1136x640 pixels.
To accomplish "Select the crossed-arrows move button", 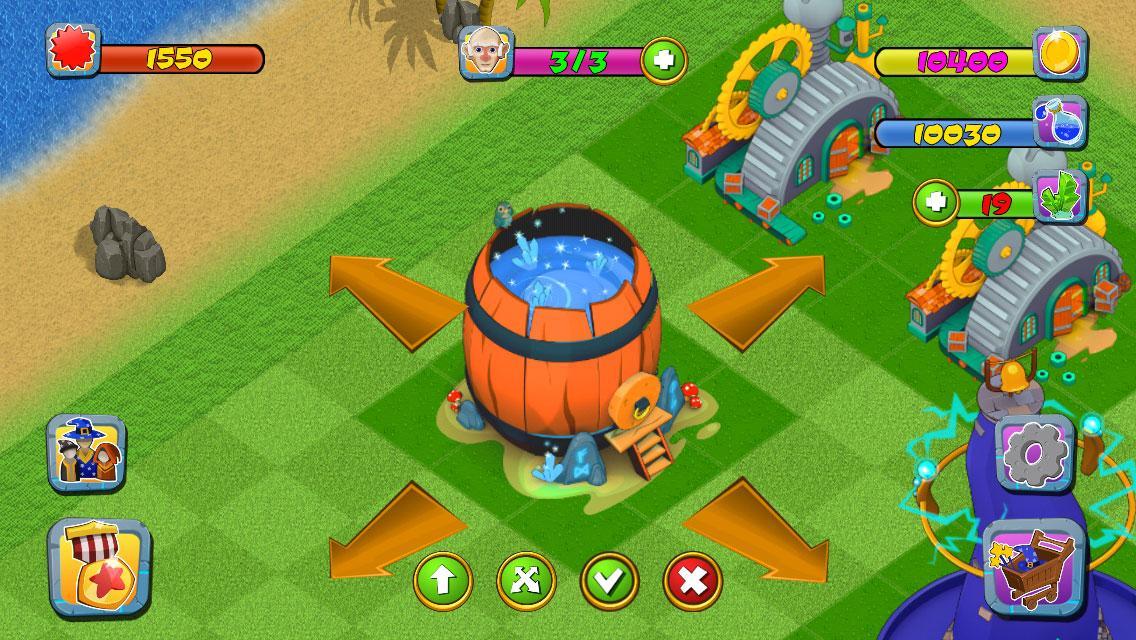I will click(526, 580).
